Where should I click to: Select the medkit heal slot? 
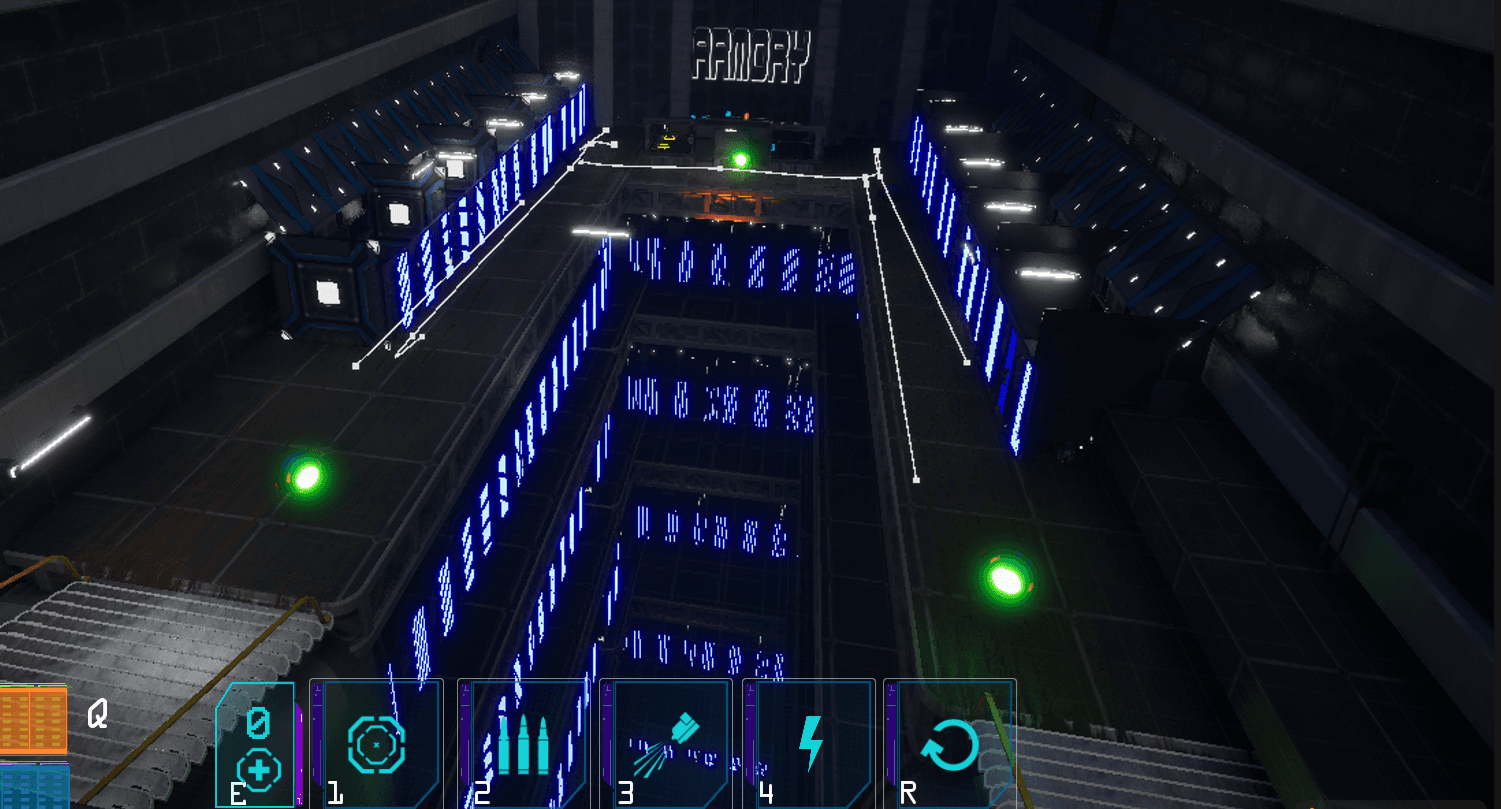click(257, 745)
